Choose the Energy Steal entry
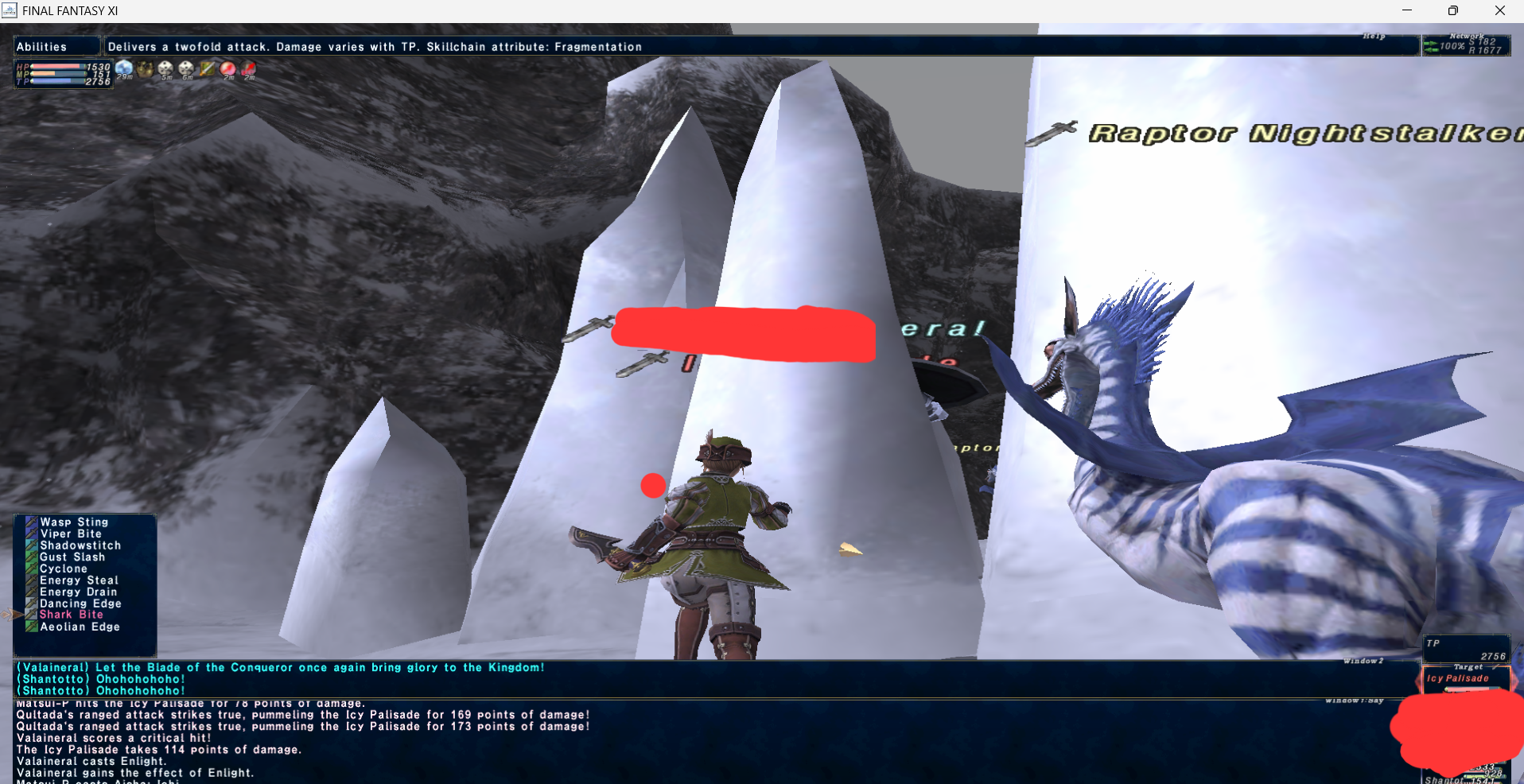Viewport: 1524px width, 784px height. [79, 580]
